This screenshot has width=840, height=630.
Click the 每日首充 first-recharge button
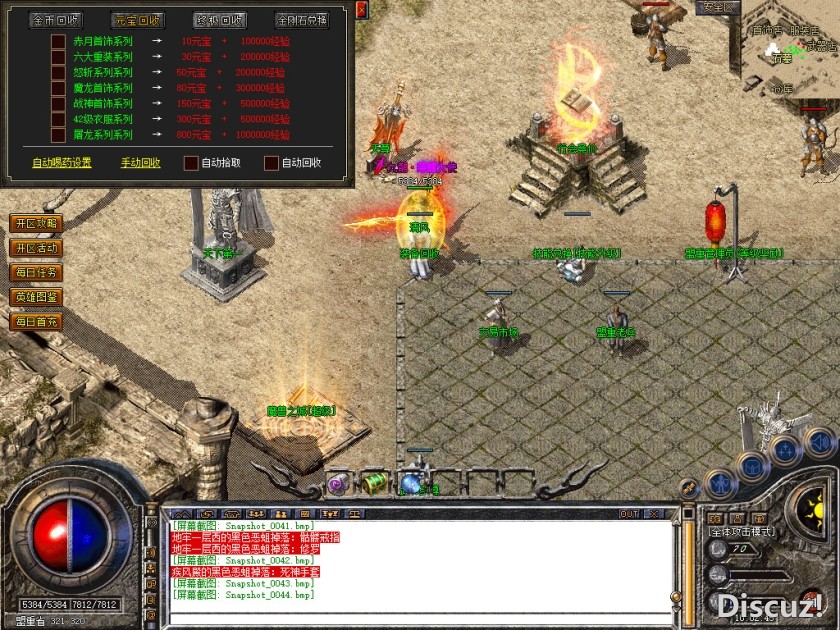(x=35, y=322)
